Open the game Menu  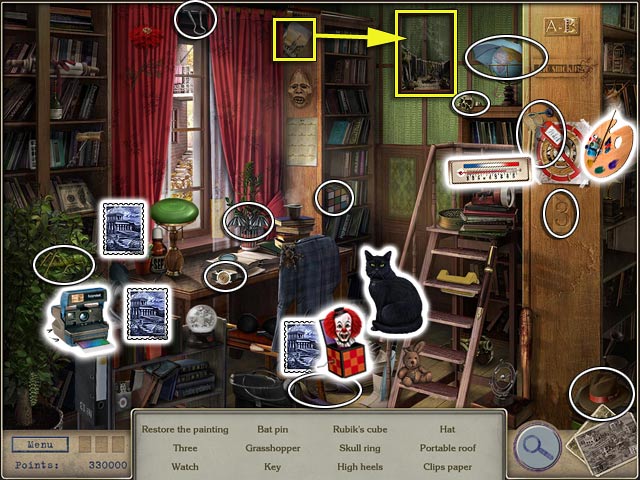41,444
